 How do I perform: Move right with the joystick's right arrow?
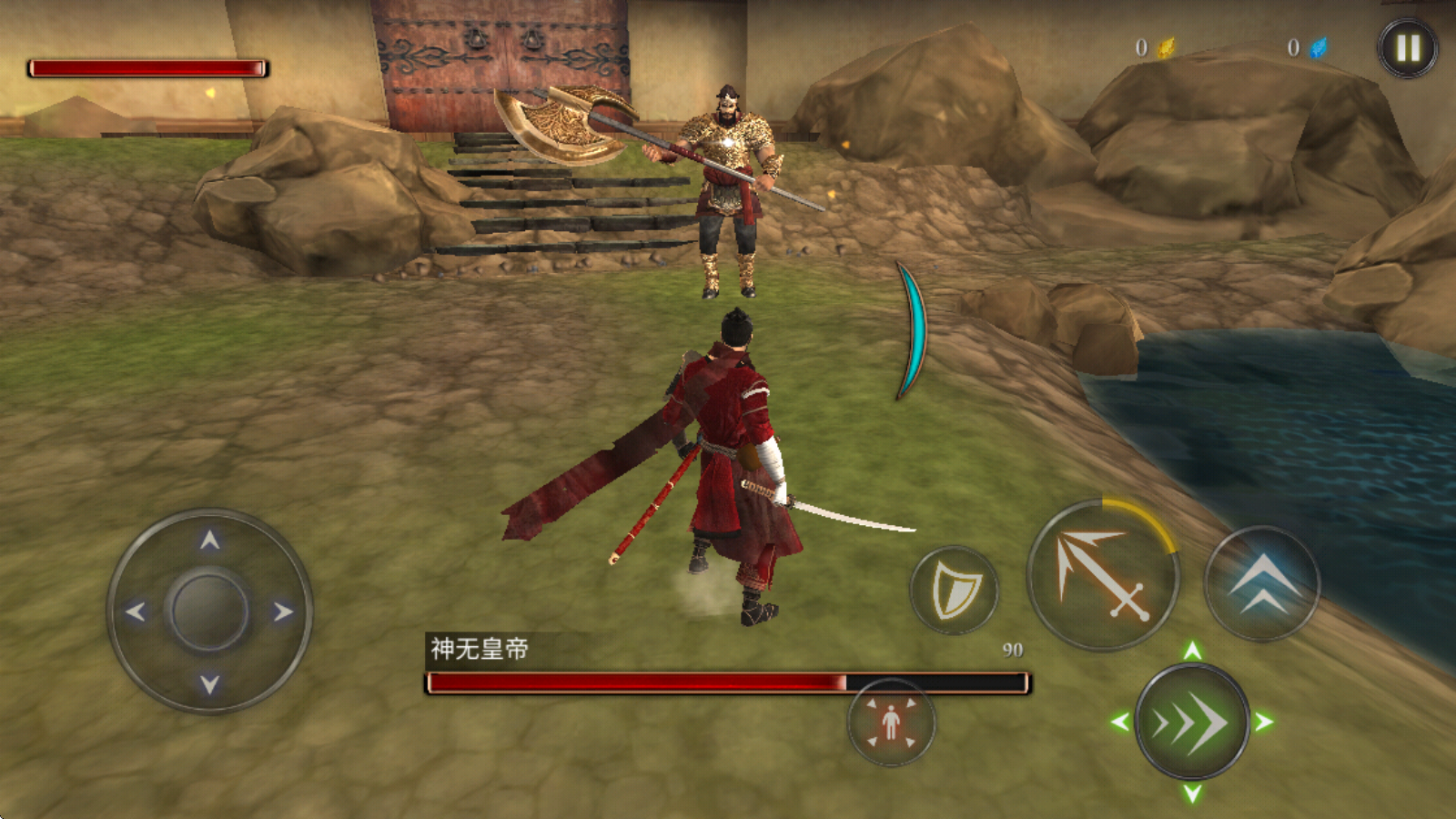(284, 612)
